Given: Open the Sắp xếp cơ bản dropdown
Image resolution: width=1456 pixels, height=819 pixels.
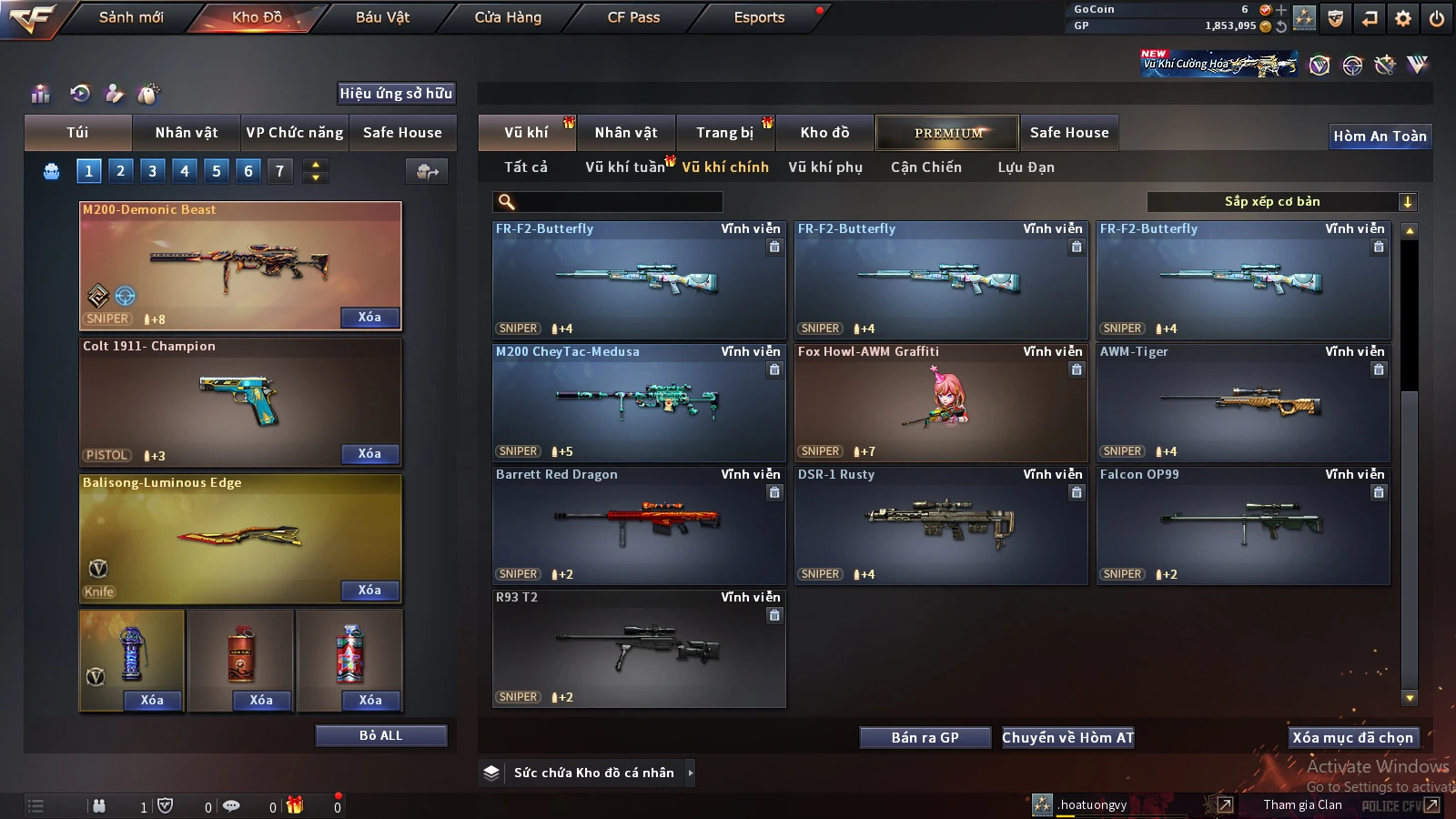Looking at the screenshot, I should (x=1281, y=202).
